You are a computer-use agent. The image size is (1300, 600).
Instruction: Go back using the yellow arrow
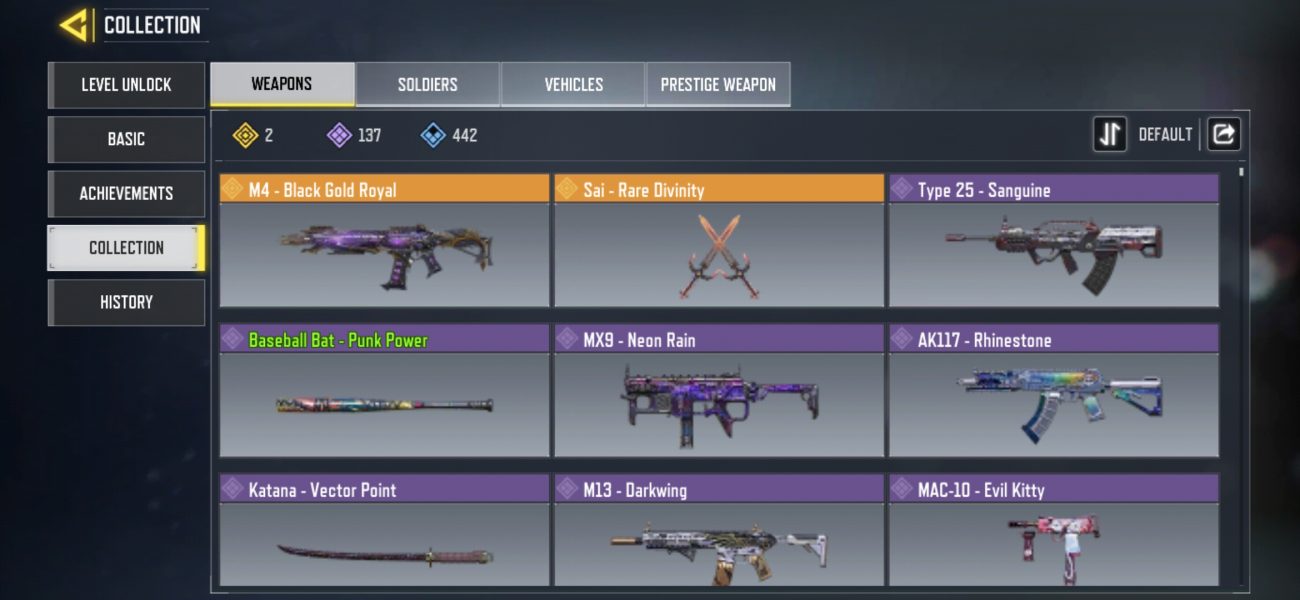pos(74,25)
